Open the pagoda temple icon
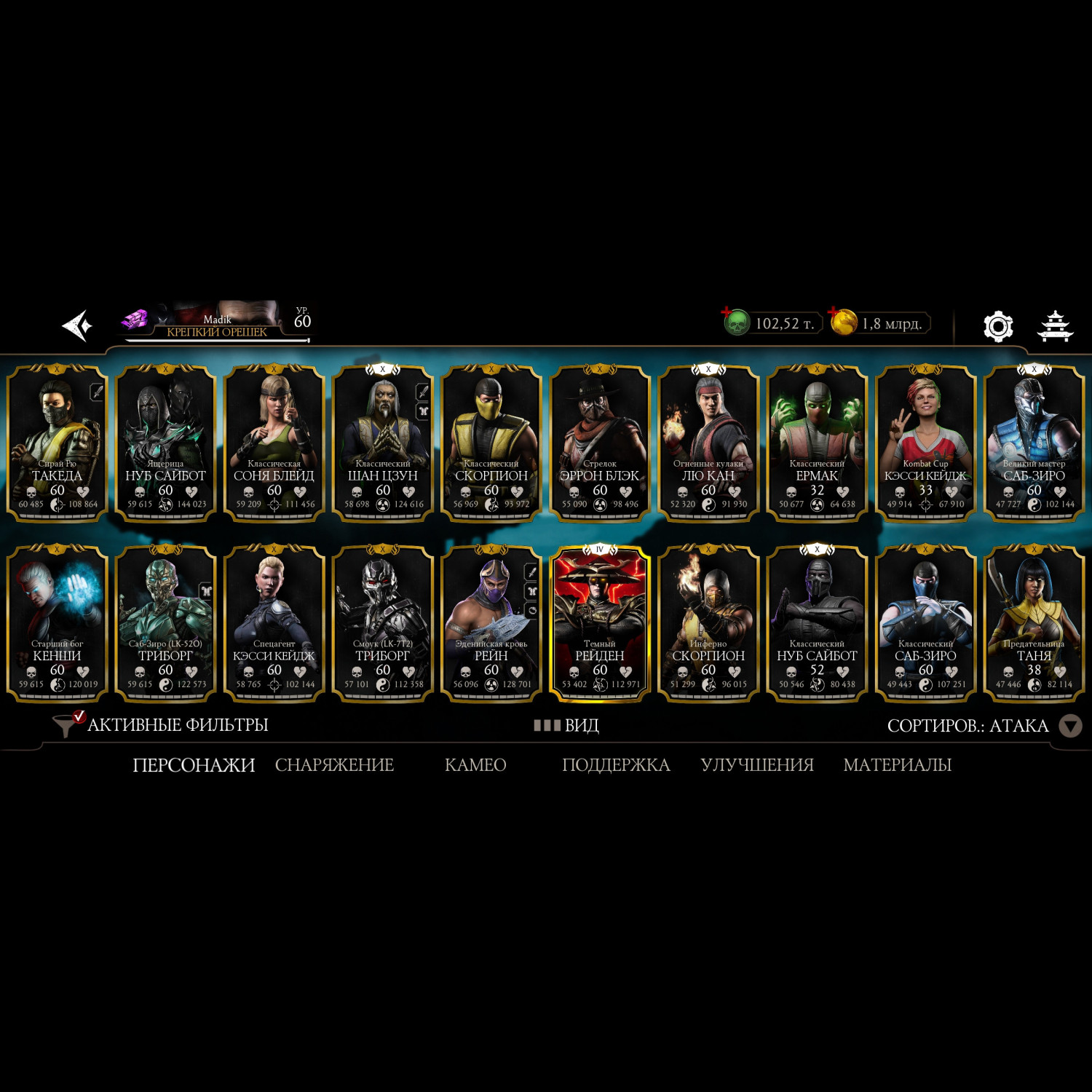The width and height of the screenshot is (1092, 1092). tap(1054, 325)
